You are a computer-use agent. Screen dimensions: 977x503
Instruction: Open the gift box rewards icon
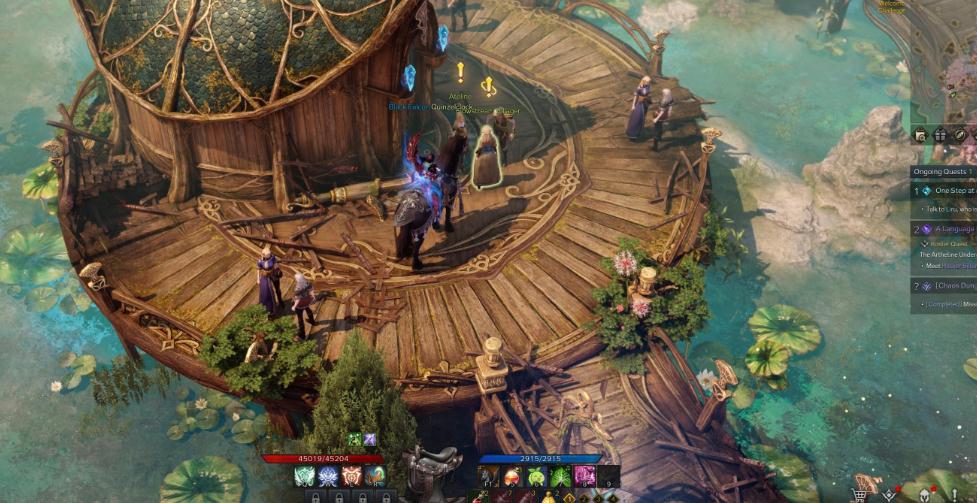[940, 135]
